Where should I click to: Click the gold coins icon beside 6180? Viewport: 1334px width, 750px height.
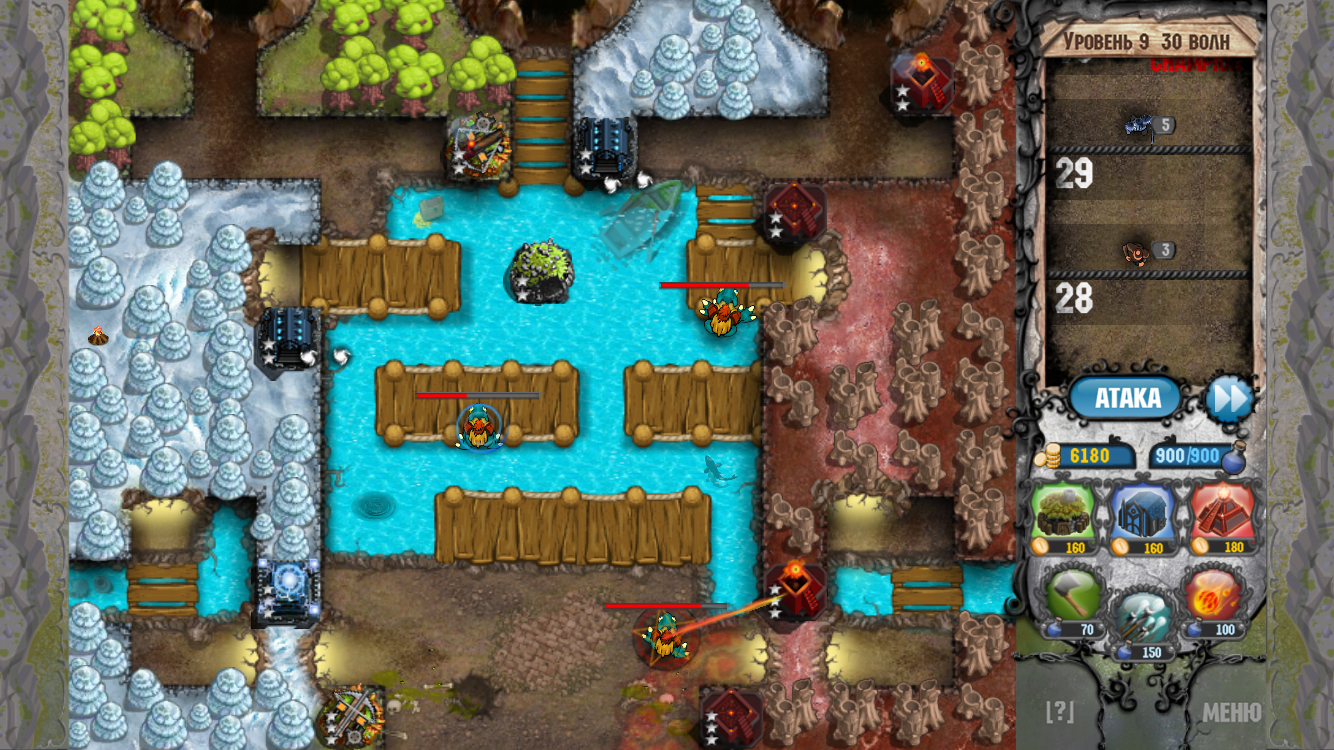[1048, 458]
